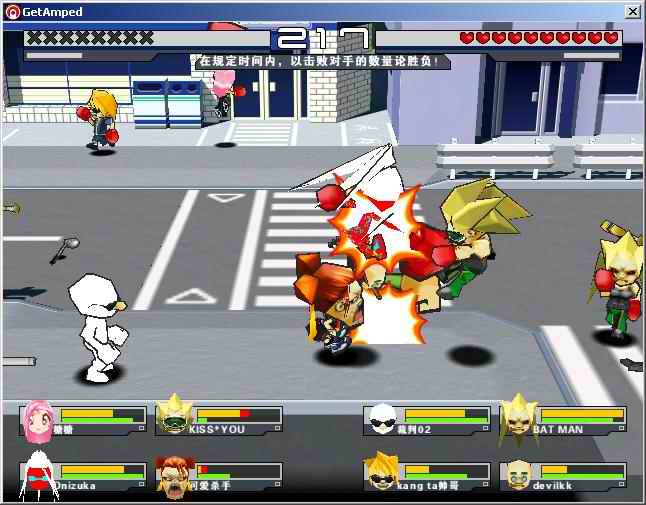Click the KISS*YOU player portrait

pos(173,418)
